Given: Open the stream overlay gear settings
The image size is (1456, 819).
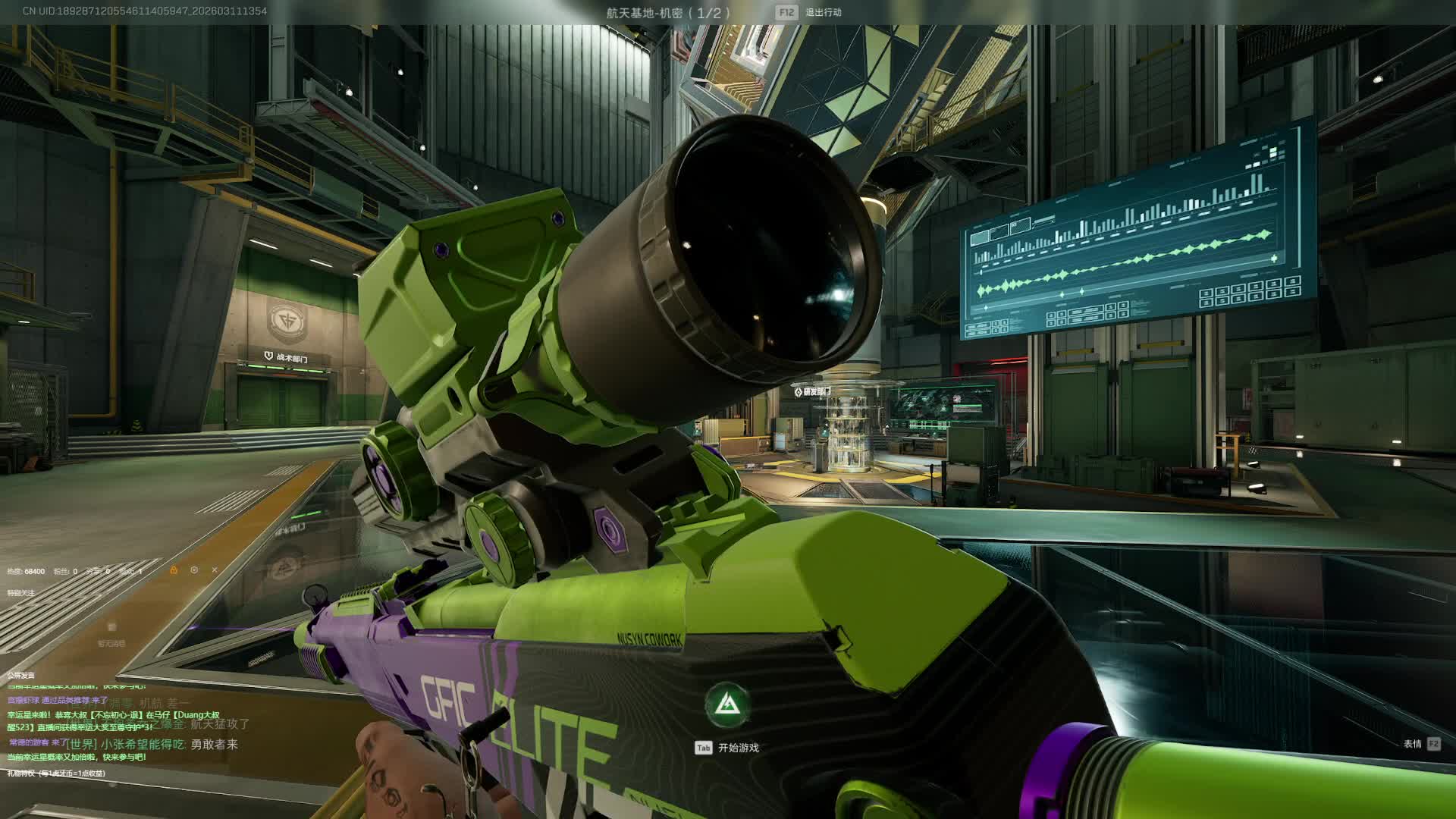Looking at the screenshot, I should coord(194,570).
